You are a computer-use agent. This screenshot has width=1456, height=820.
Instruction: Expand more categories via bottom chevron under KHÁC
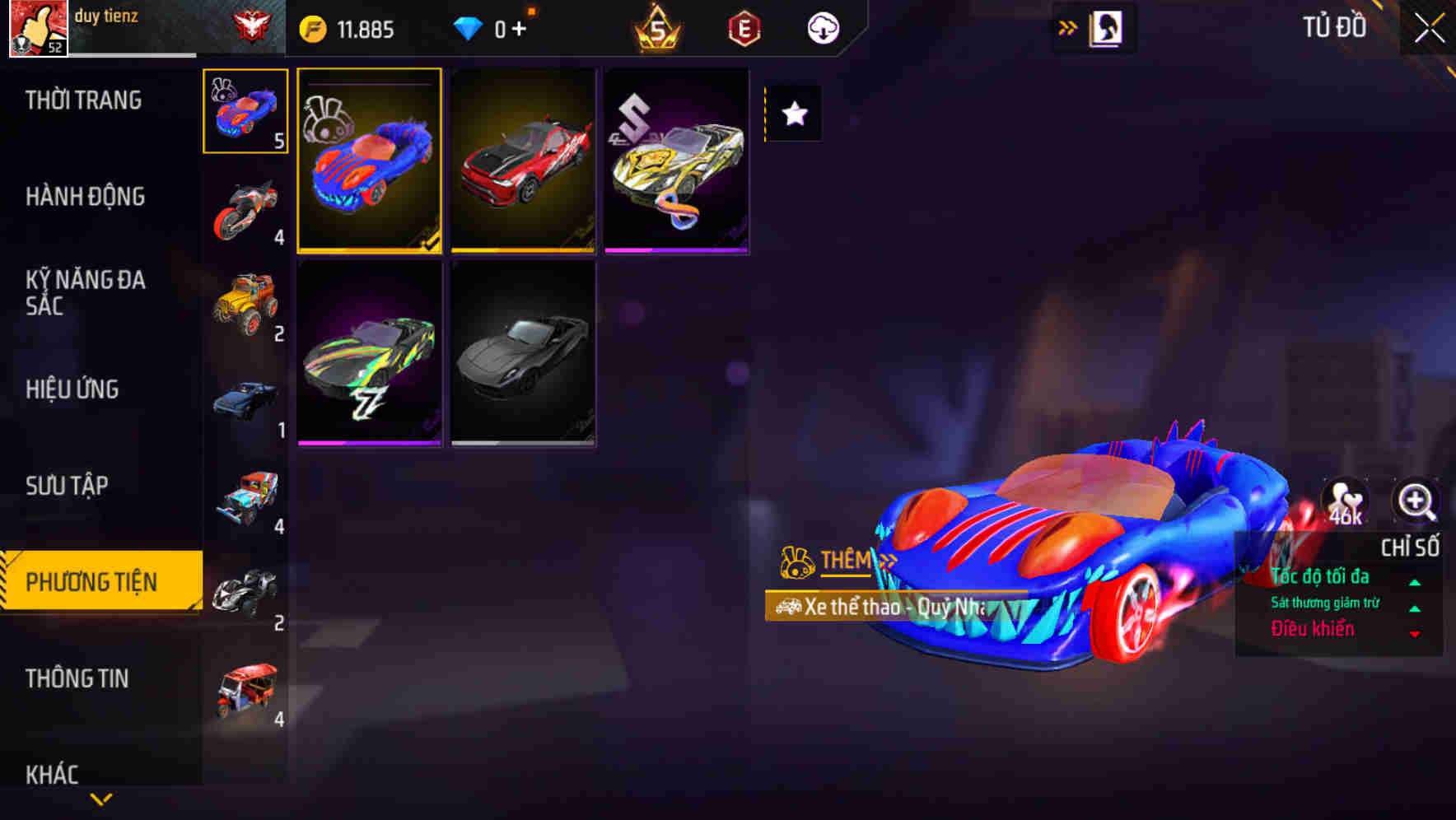tap(100, 799)
